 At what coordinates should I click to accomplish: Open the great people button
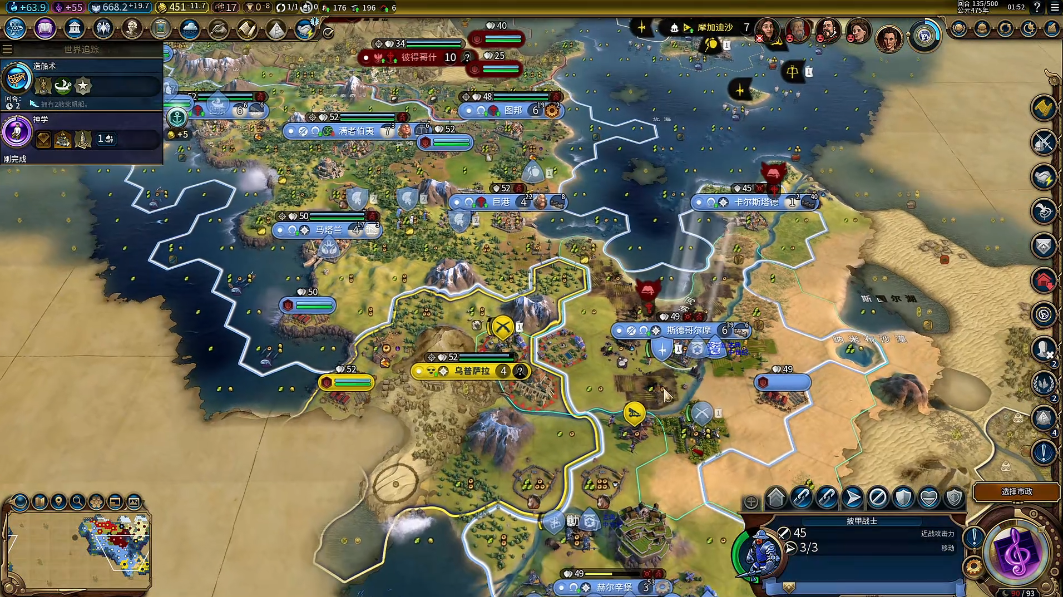pos(132,28)
